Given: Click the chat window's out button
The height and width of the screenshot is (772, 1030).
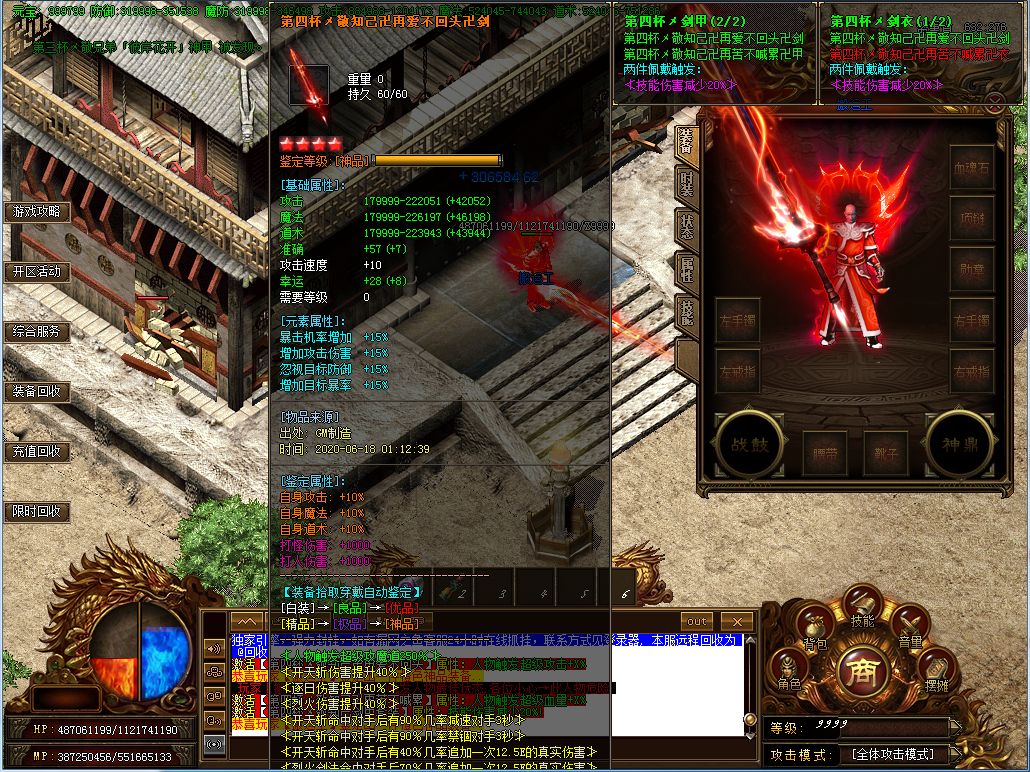Looking at the screenshot, I should (697, 621).
